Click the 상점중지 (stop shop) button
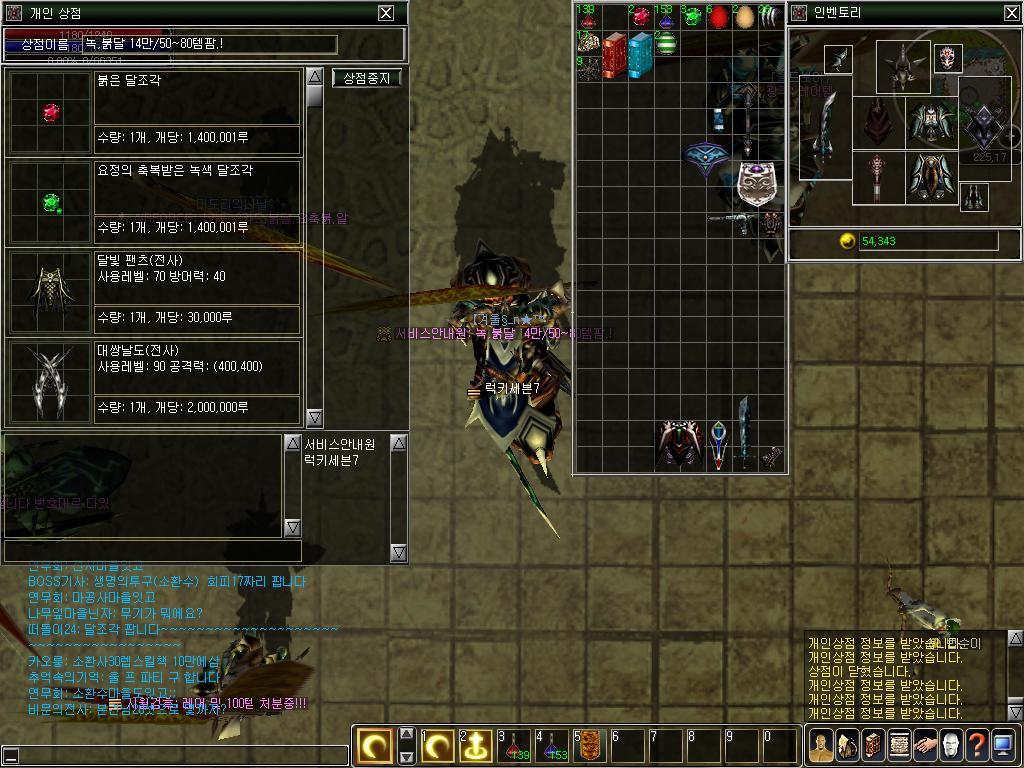The height and width of the screenshot is (768, 1024). 367,78
